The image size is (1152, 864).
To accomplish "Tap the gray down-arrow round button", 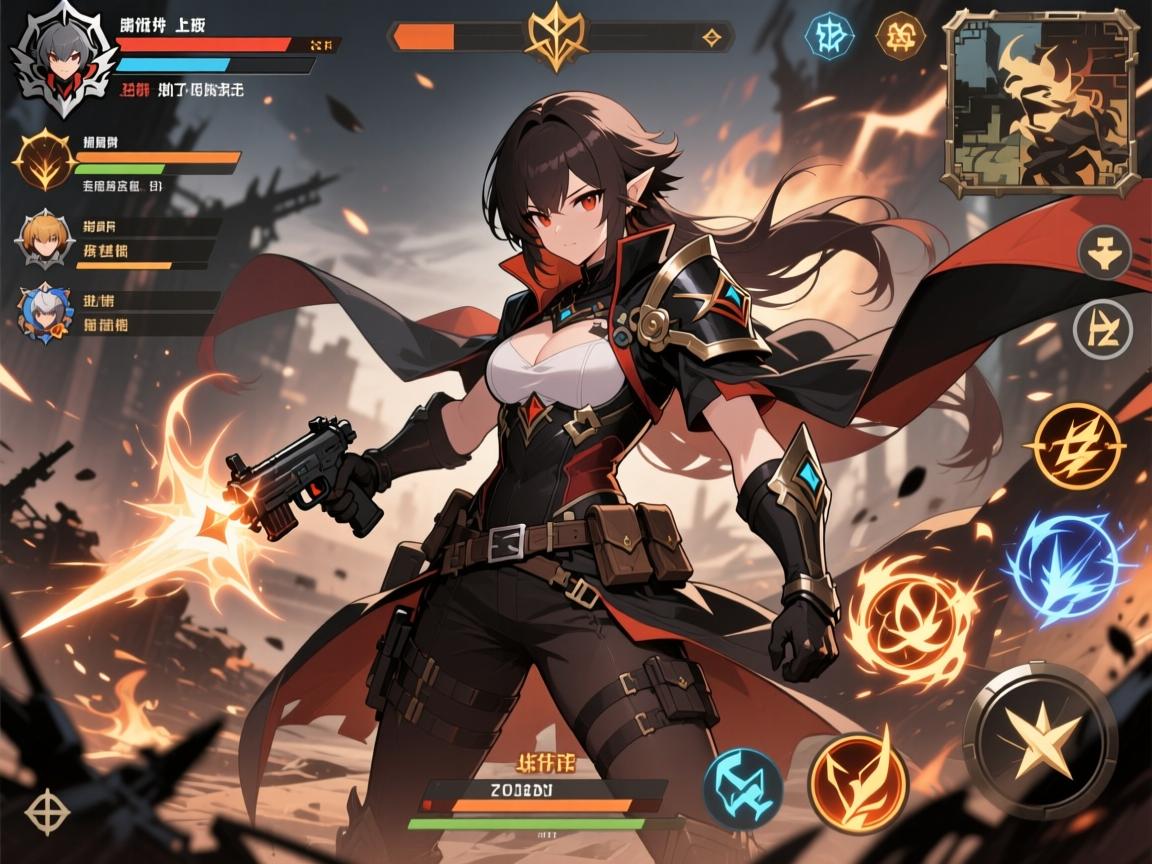I will tap(1104, 251).
